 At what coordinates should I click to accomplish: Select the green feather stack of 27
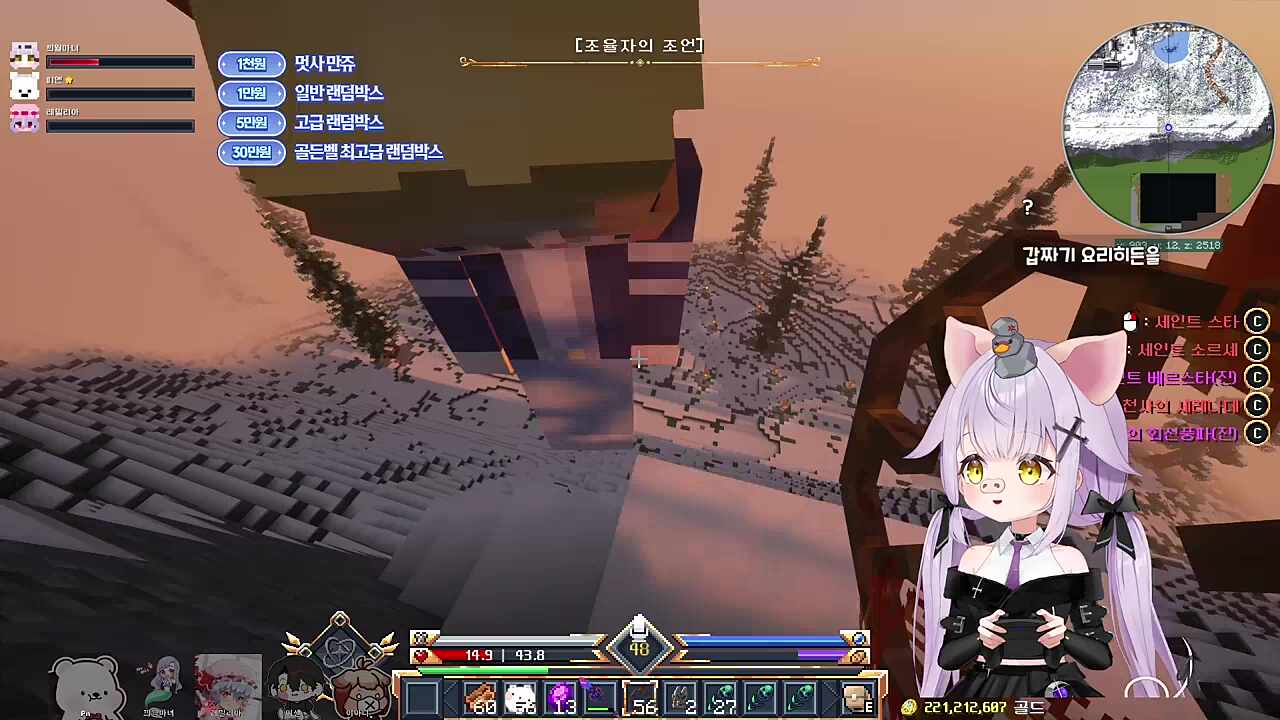pyautogui.click(x=721, y=698)
